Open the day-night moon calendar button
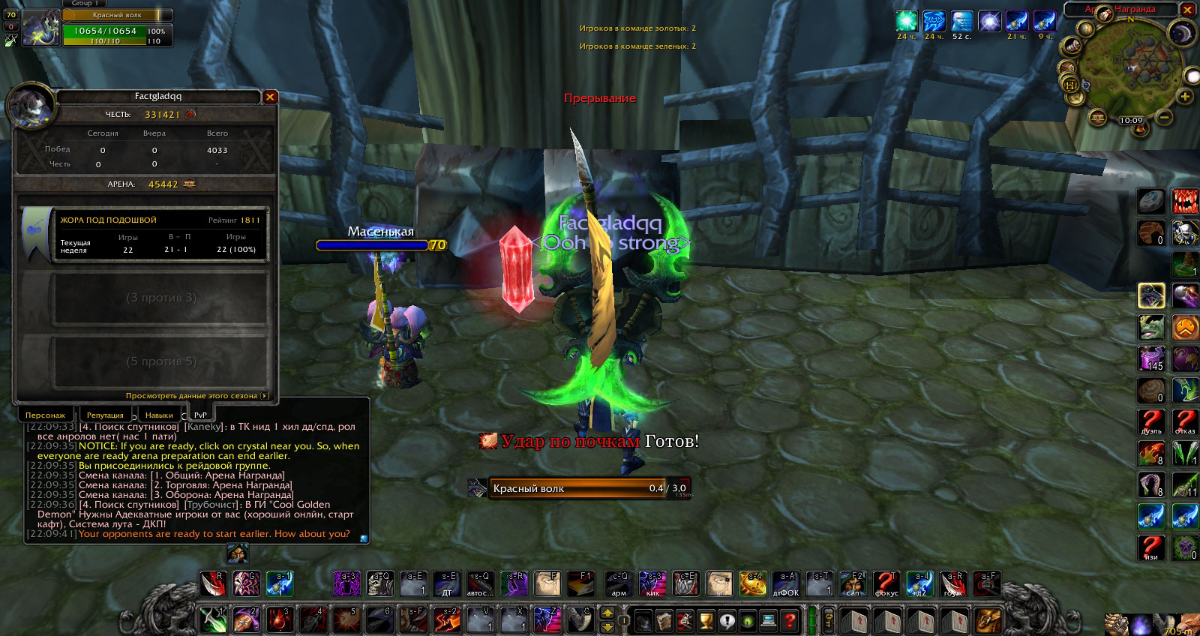Screen dimensions: 1200x636 [1180, 33]
